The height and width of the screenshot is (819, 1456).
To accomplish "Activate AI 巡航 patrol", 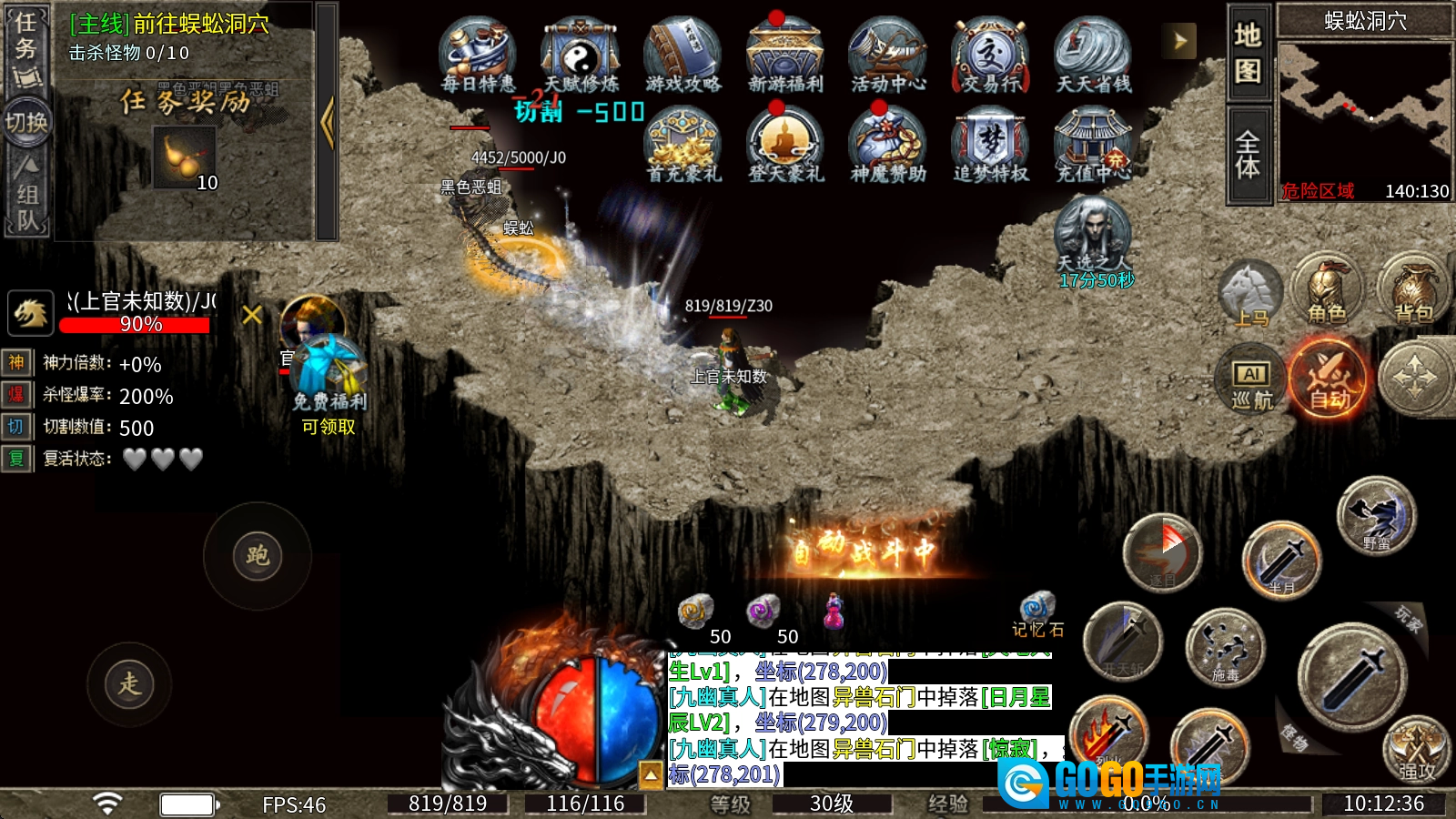I will 1251,379.
